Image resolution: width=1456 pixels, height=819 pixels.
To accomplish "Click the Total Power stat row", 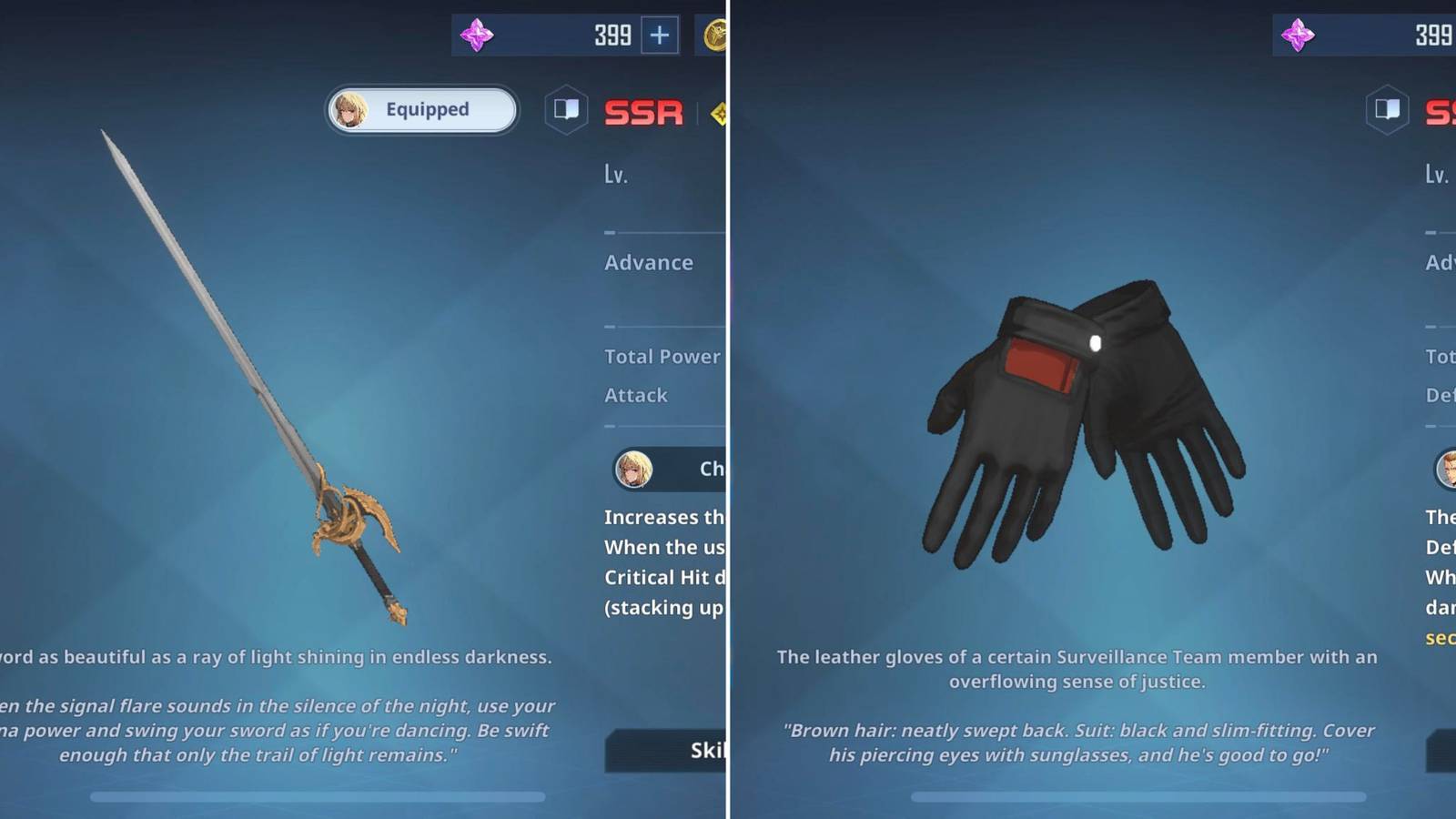I will click(662, 357).
